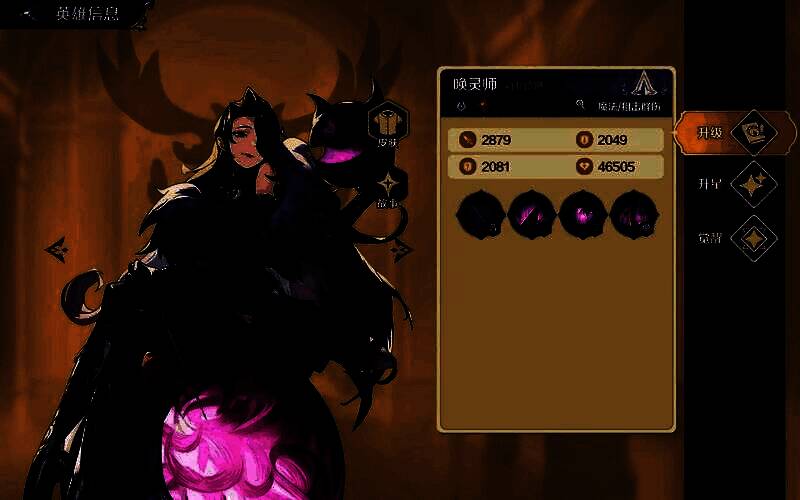800x500 pixels.
Task: Select the purple slash skill icon
Action: point(531,214)
